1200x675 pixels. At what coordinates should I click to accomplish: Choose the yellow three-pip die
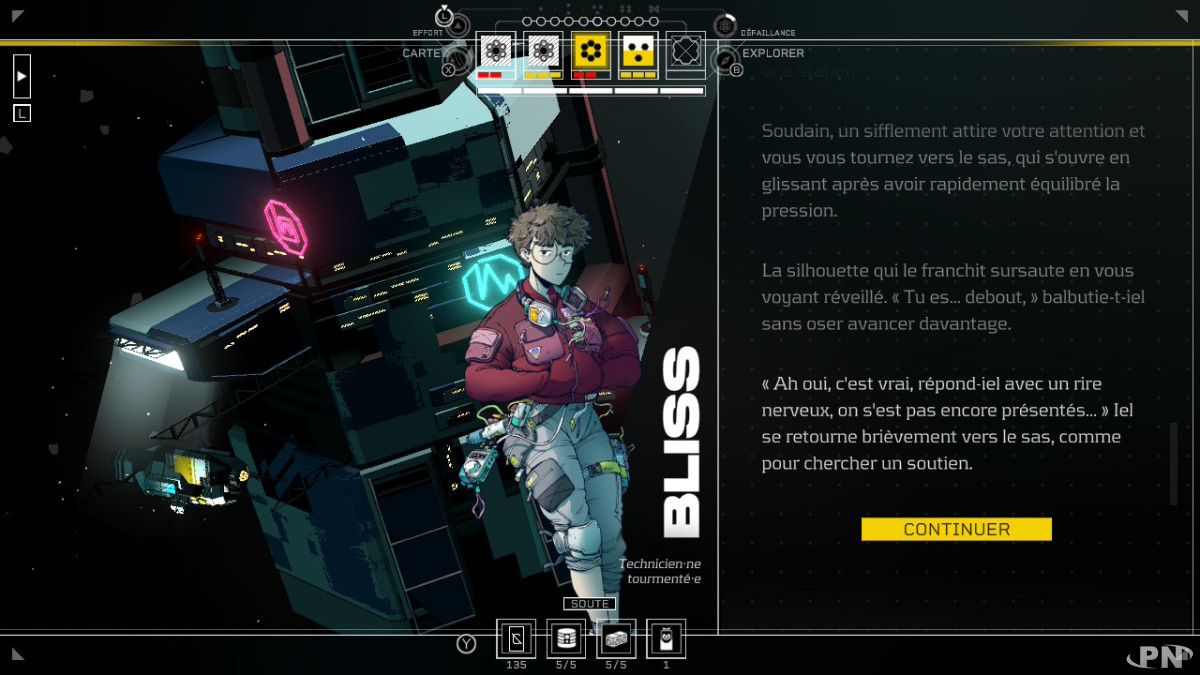pyautogui.click(x=638, y=51)
